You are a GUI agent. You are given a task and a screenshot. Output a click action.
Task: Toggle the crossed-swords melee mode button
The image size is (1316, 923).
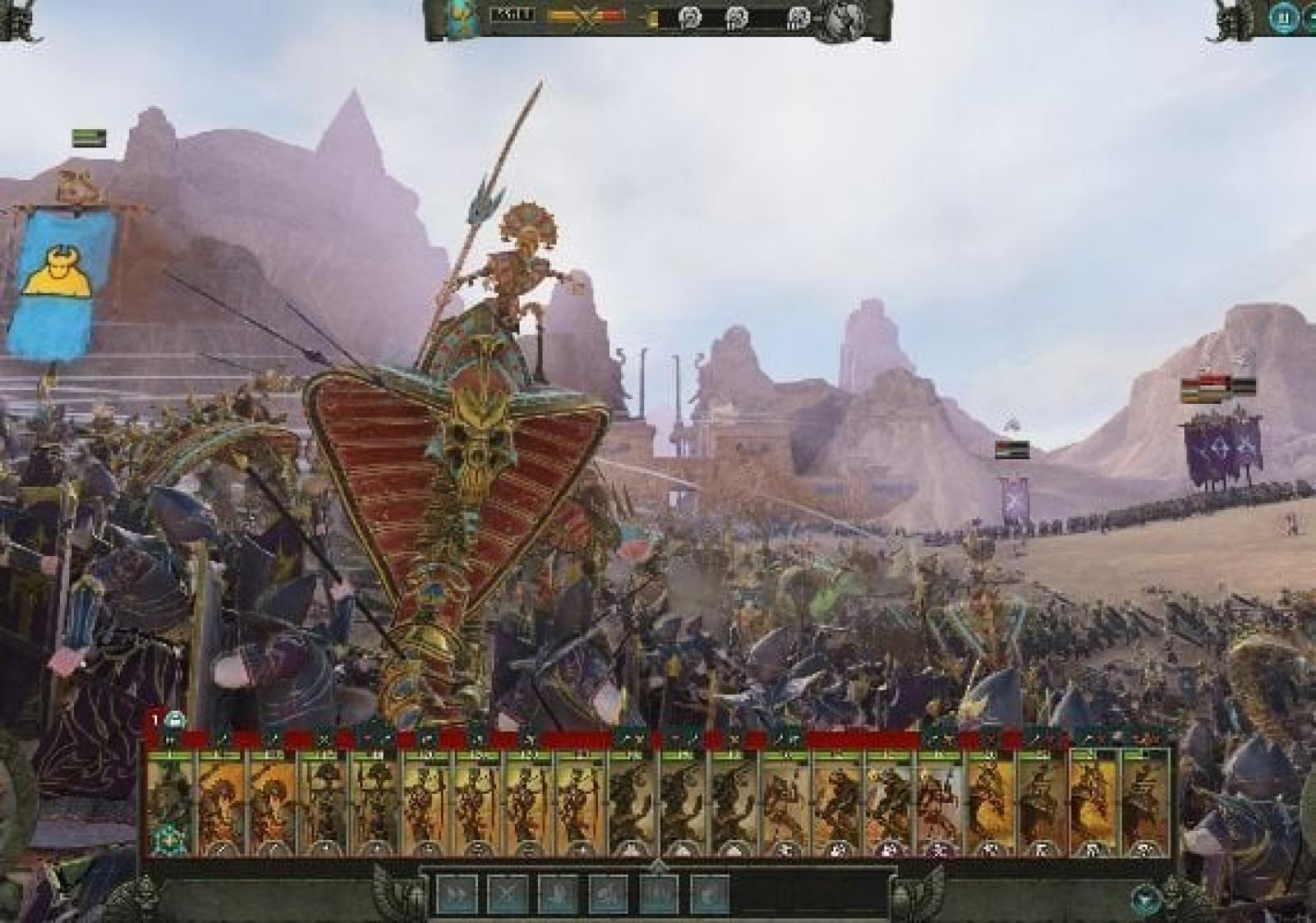[507, 892]
